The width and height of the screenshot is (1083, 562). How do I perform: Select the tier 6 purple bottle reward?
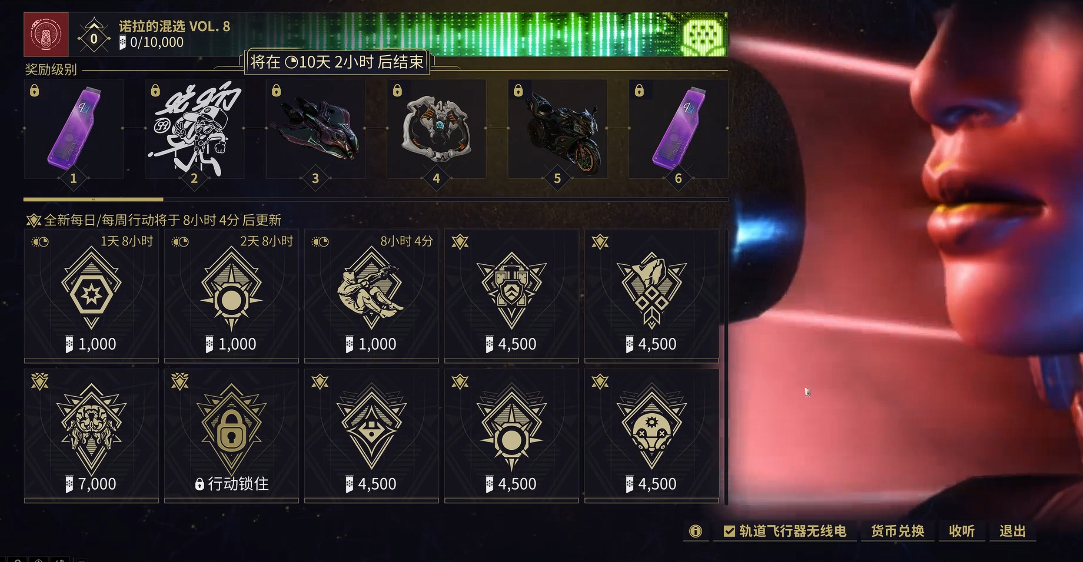point(679,130)
